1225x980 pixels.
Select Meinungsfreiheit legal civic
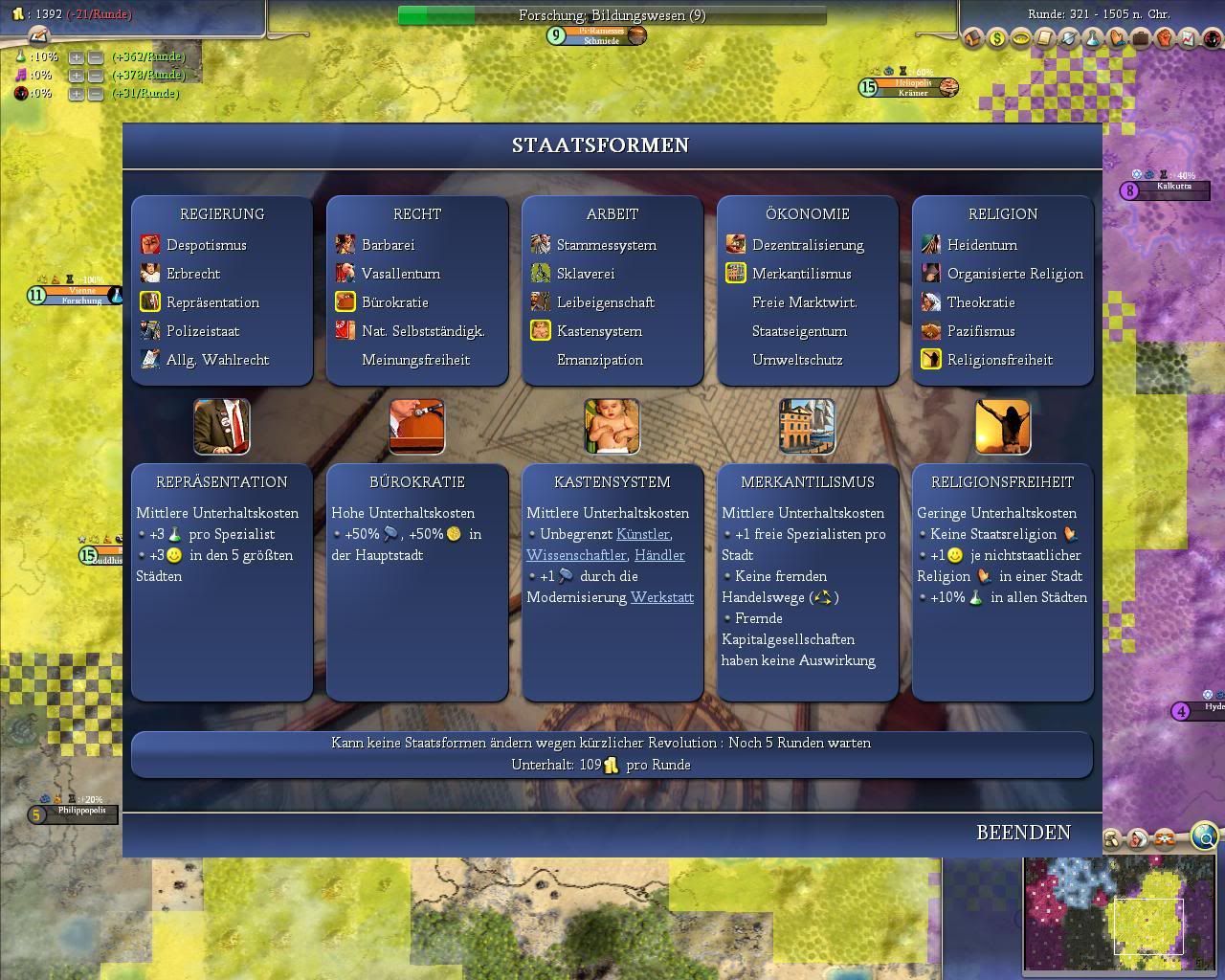[x=415, y=360]
